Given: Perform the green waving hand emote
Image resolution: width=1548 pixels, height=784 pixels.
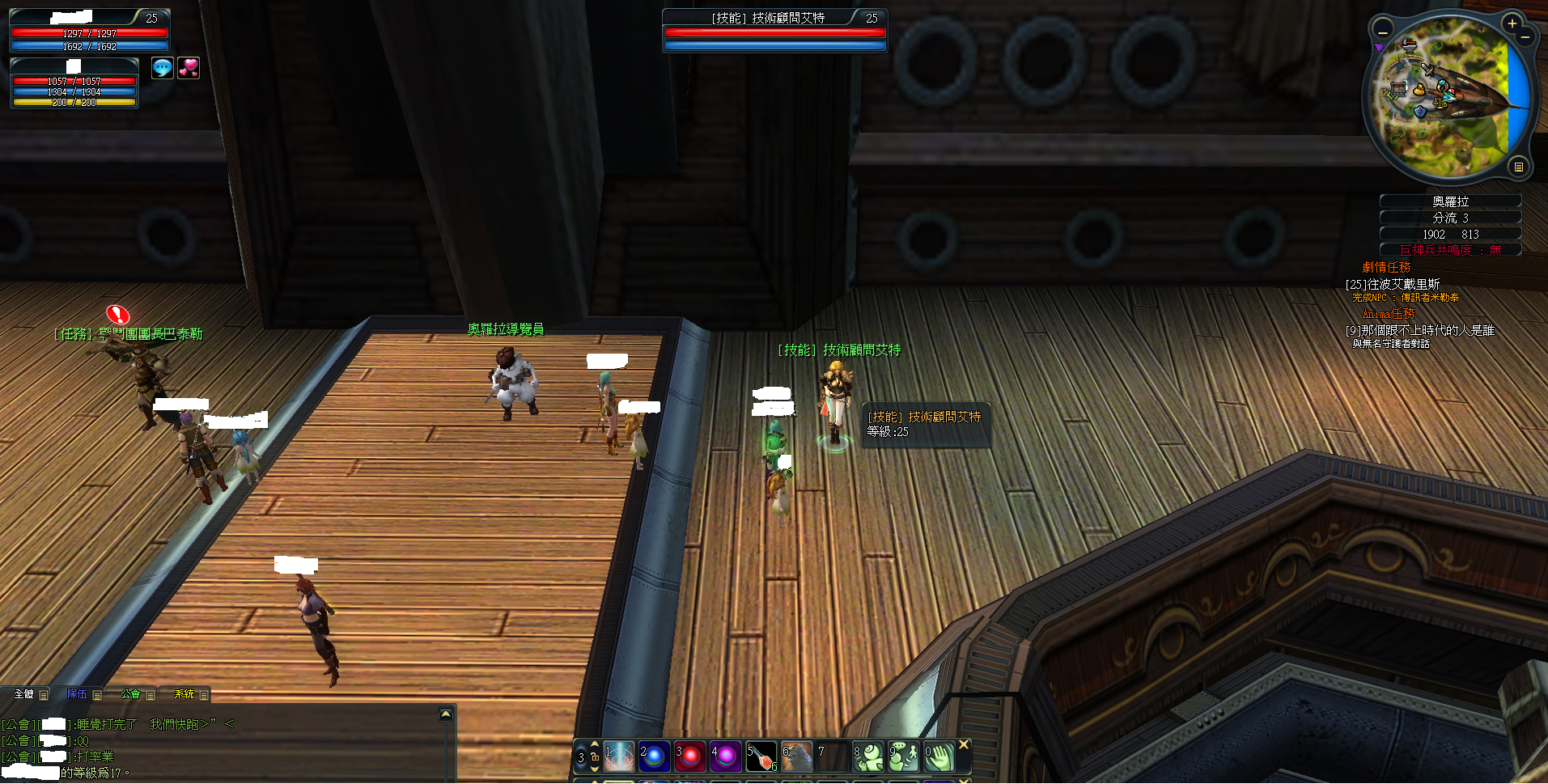Looking at the screenshot, I should click(939, 756).
